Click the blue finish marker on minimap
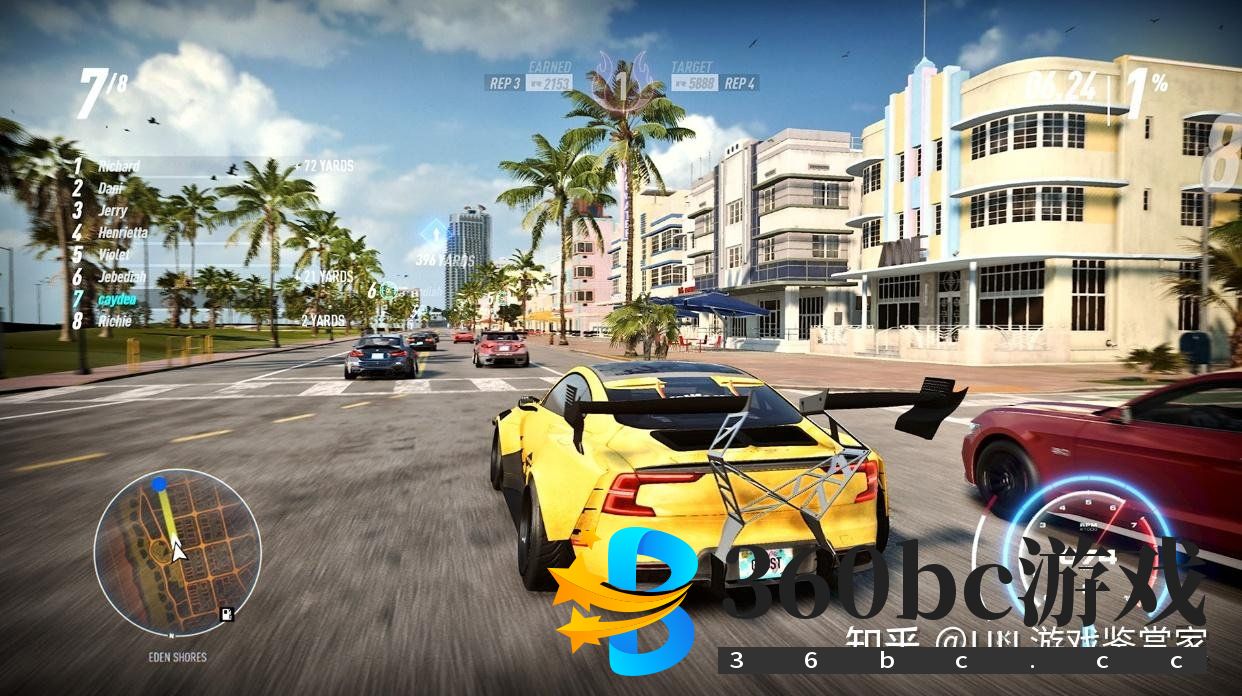1242x696 pixels. click(159, 484)
